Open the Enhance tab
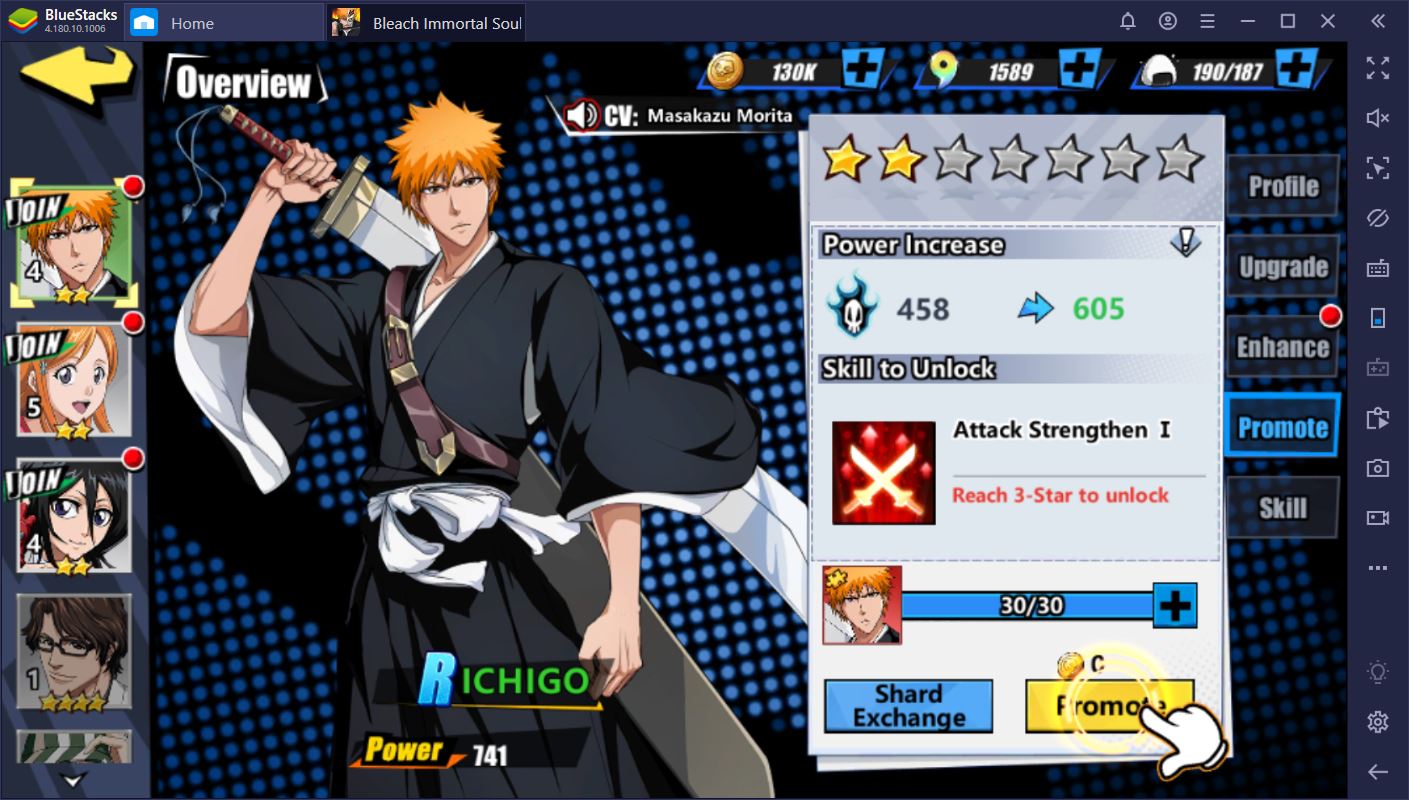Image resolution: width=1409 pixels, height=800 pixels. pos(1282,347)
